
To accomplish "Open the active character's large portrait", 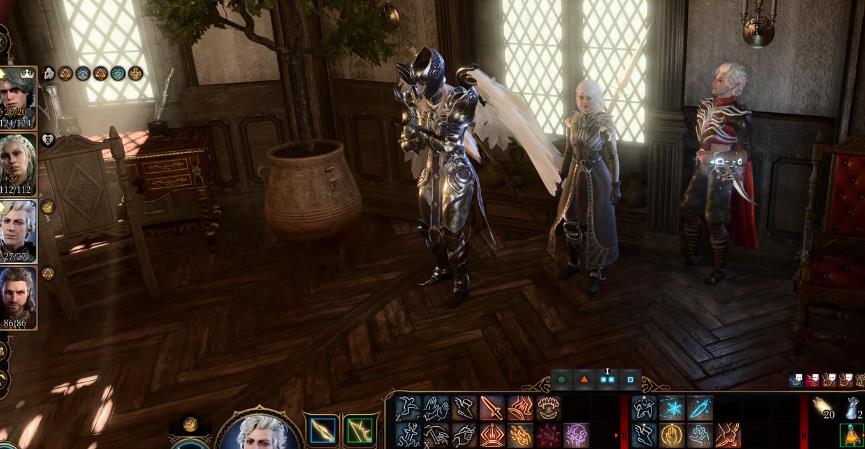I will pyautogui.click(x=258, y=433).
